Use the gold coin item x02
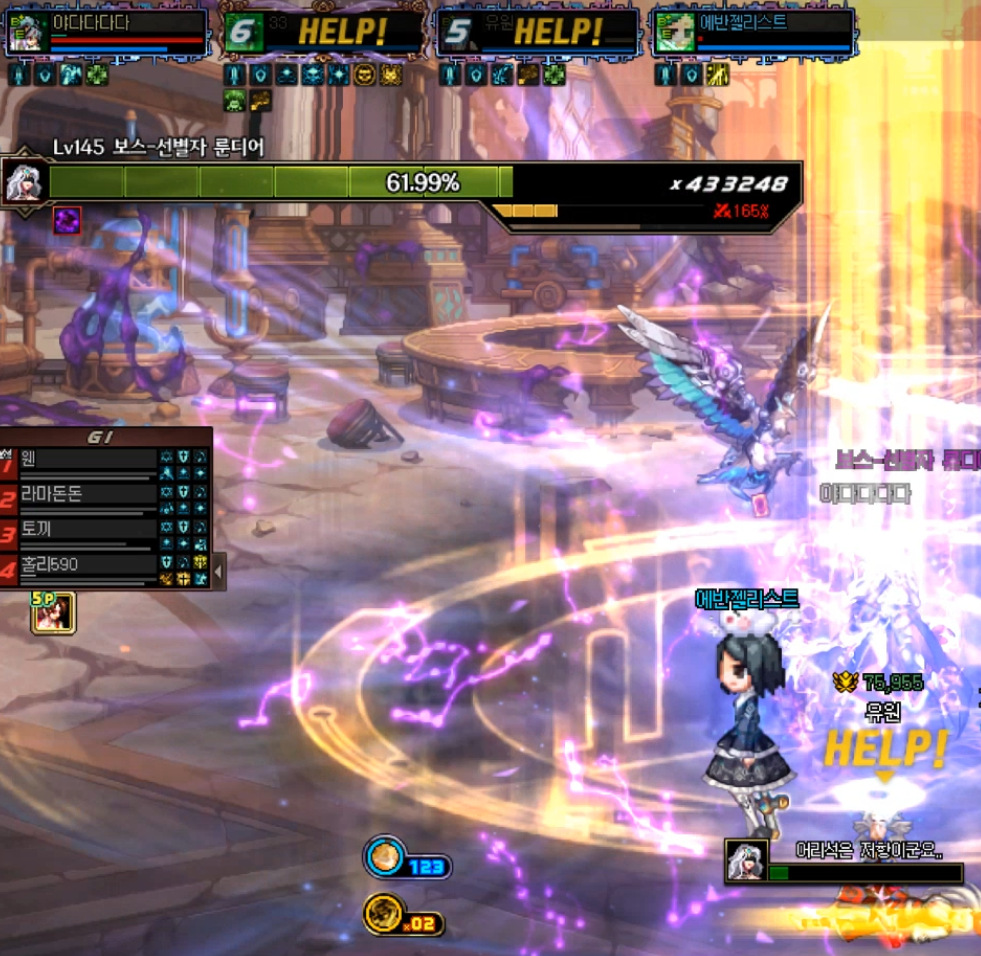This screenshot has height=956, width=981. click(384, 915)
